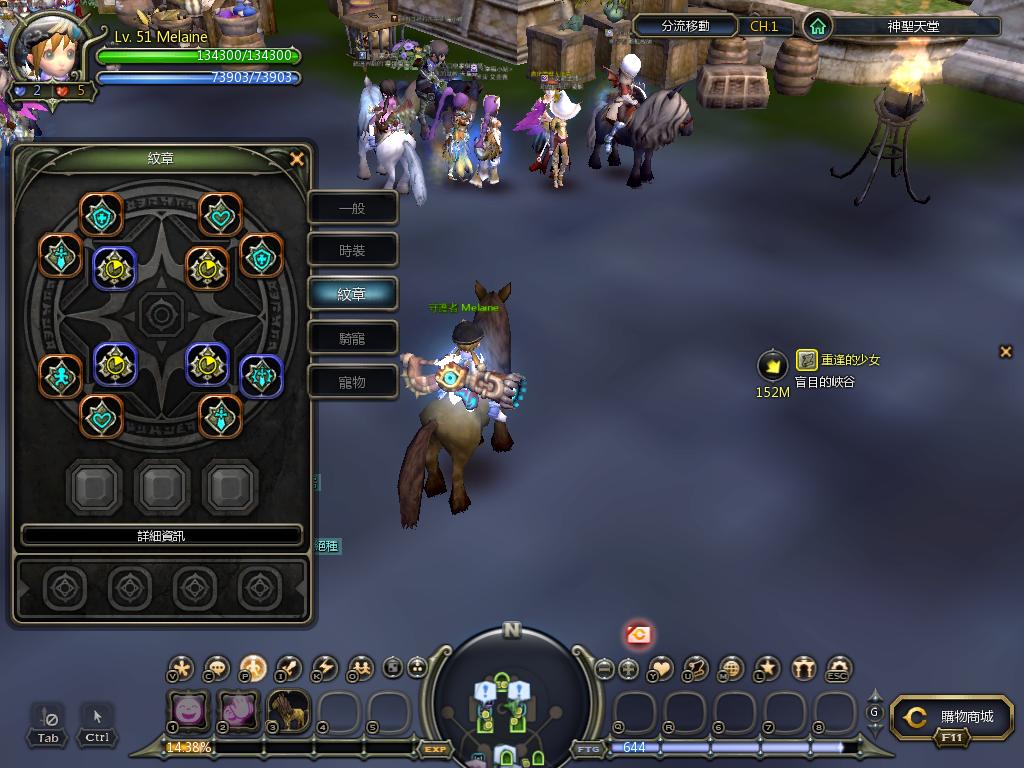Switch to the 騎寵 mount tab

click(352, 338)
